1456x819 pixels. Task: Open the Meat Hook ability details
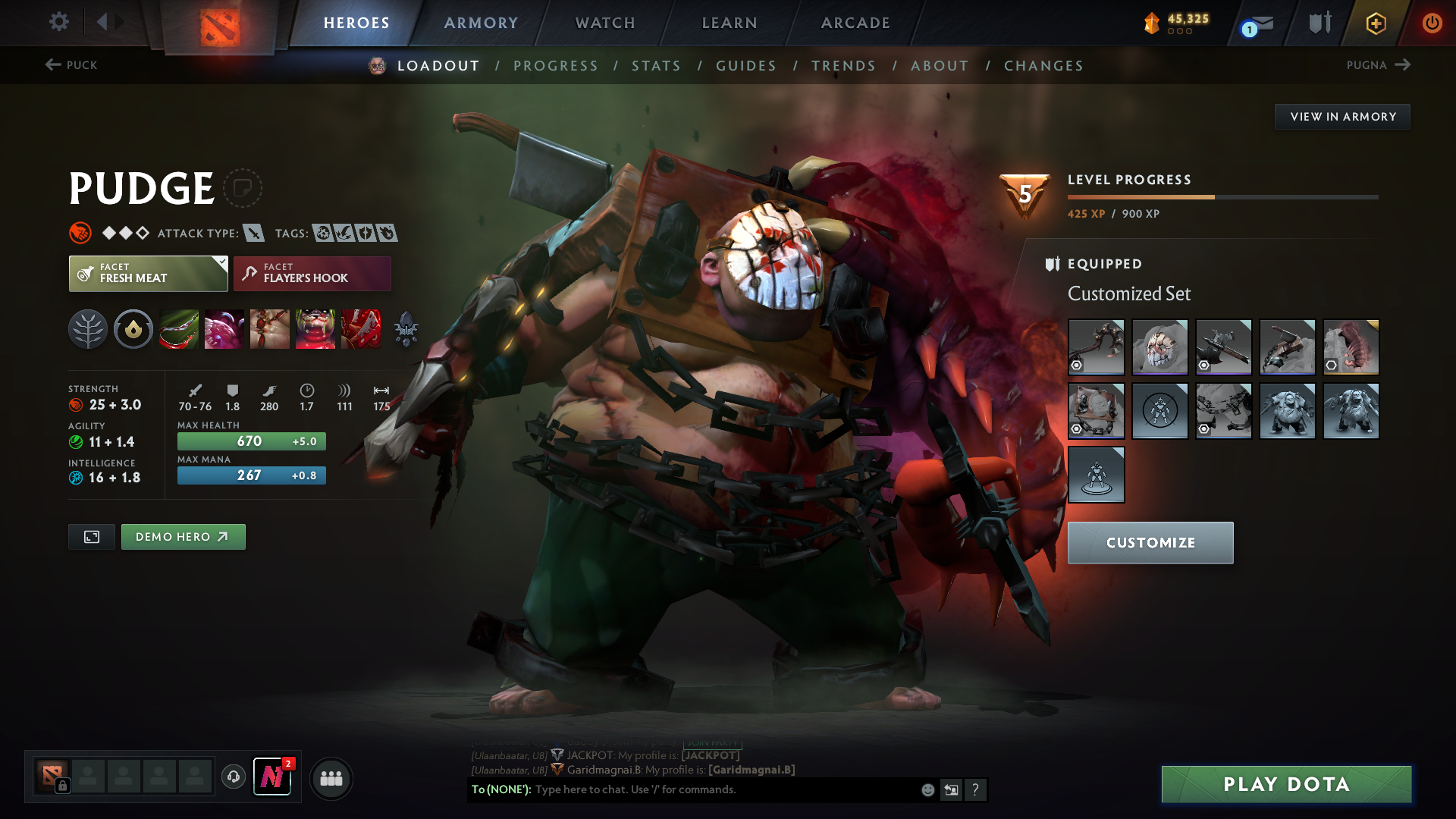pyautogui.click(x=178, y=328)
